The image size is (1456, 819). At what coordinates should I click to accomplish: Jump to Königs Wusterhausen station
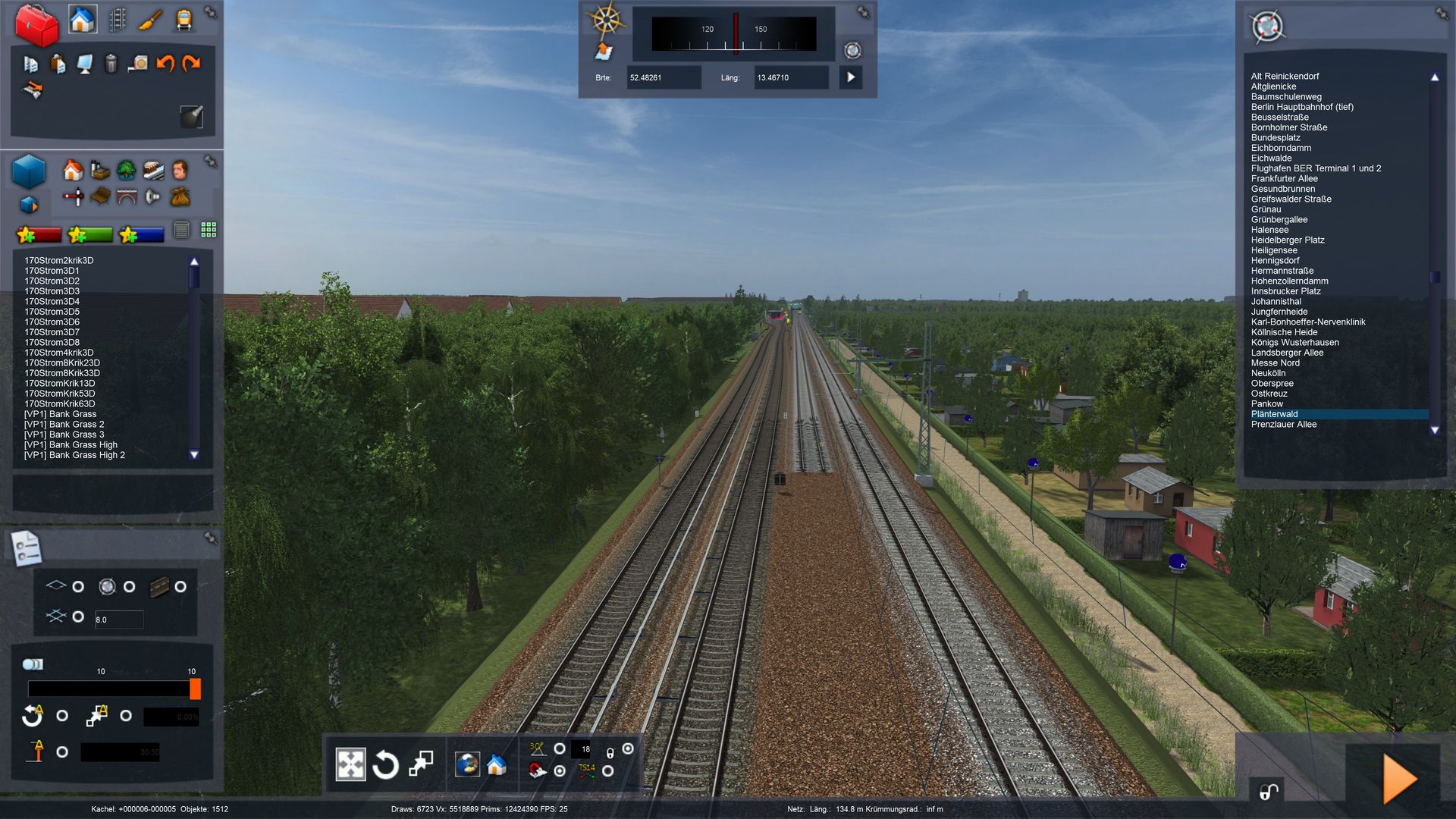1294,343
